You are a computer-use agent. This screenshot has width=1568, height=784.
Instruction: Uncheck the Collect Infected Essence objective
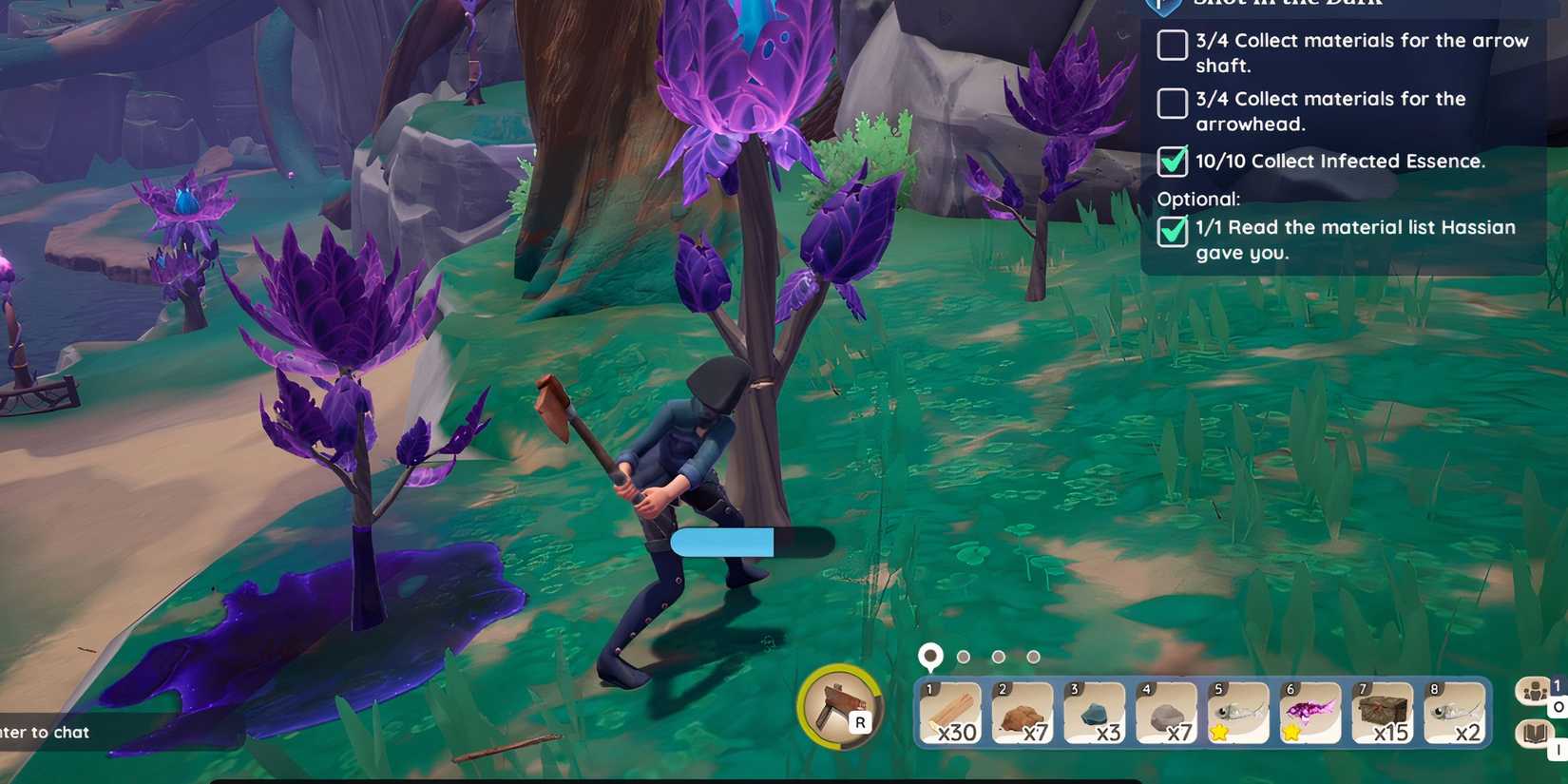click(1172, 163)
